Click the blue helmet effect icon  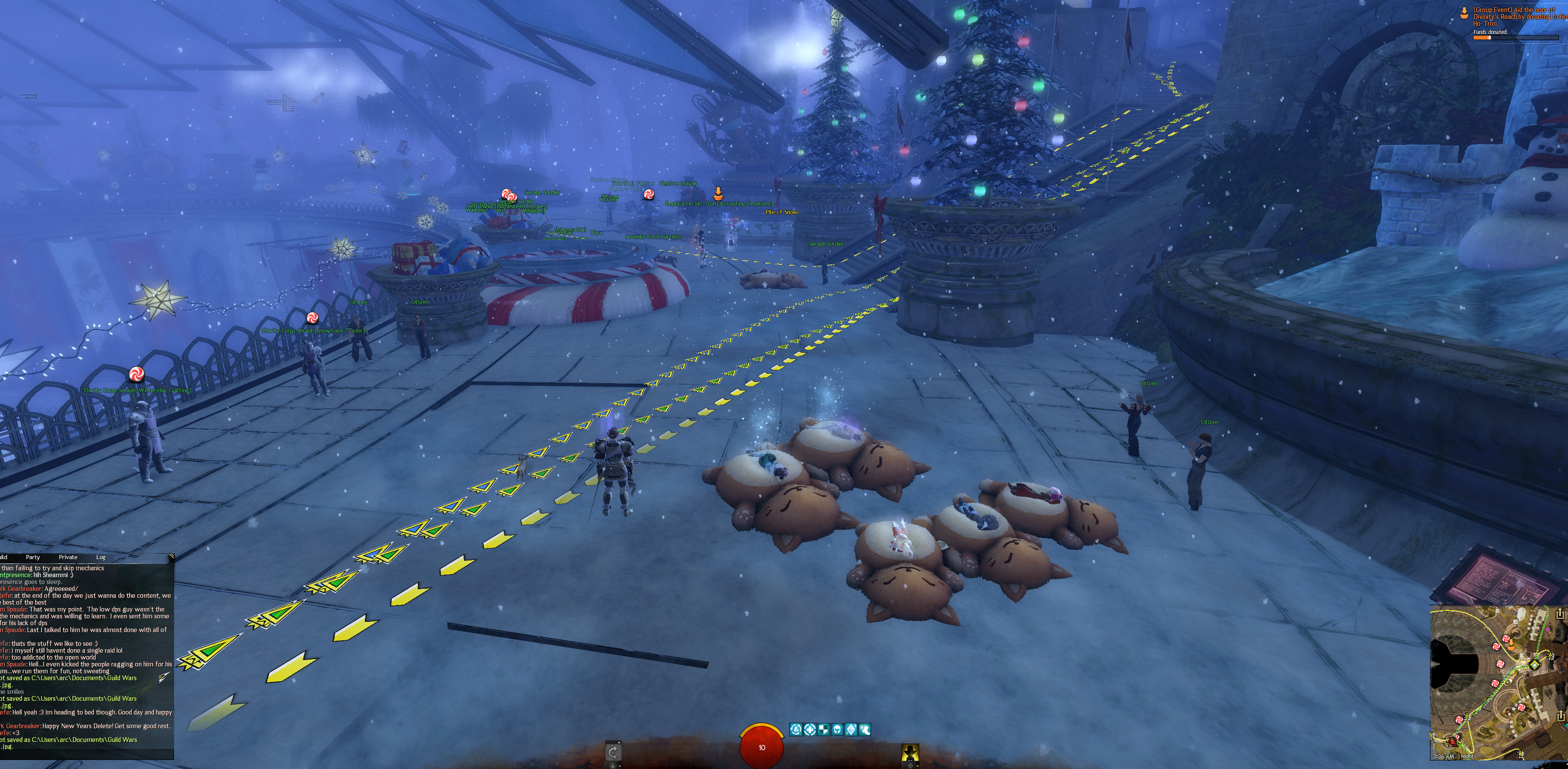[837, 730]
